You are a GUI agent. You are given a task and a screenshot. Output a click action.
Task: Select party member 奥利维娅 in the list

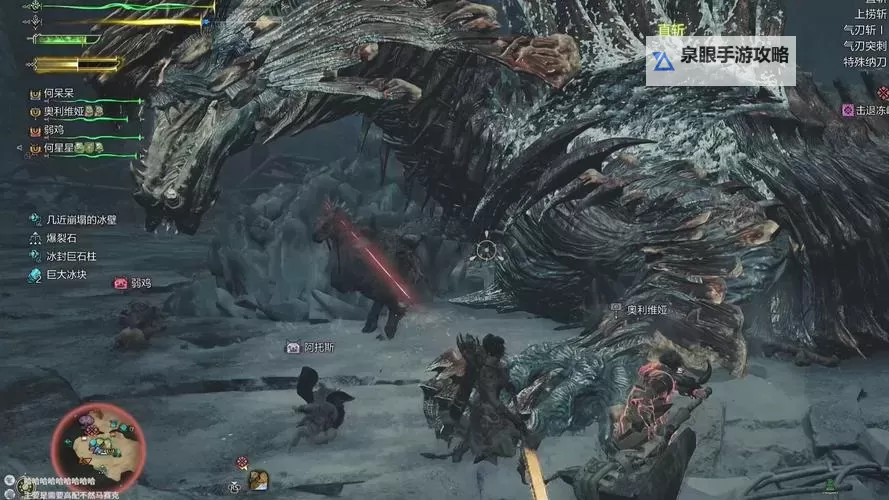point(66,111)
